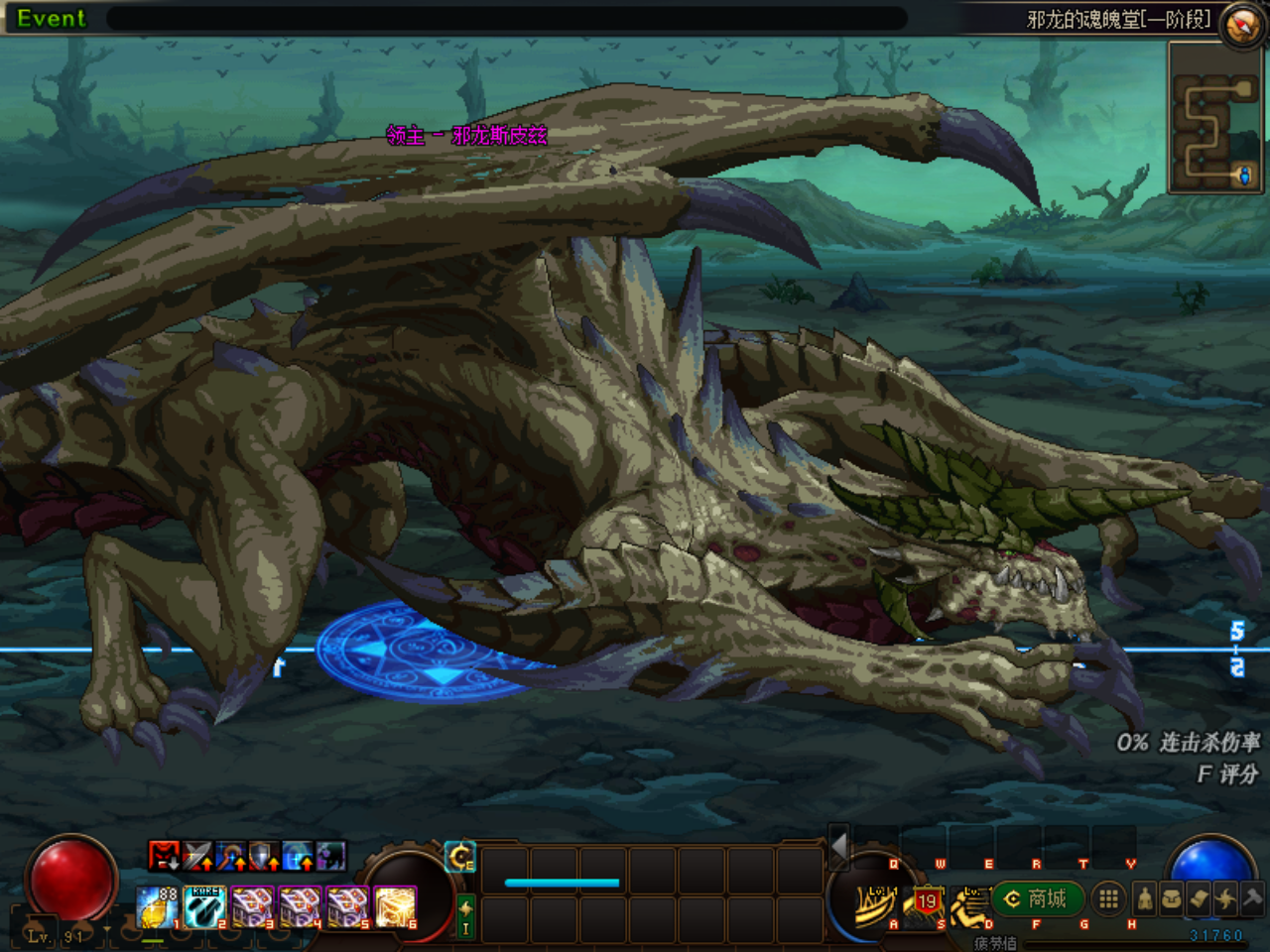
Task: Click the green star I button
Action: [465, 916]
